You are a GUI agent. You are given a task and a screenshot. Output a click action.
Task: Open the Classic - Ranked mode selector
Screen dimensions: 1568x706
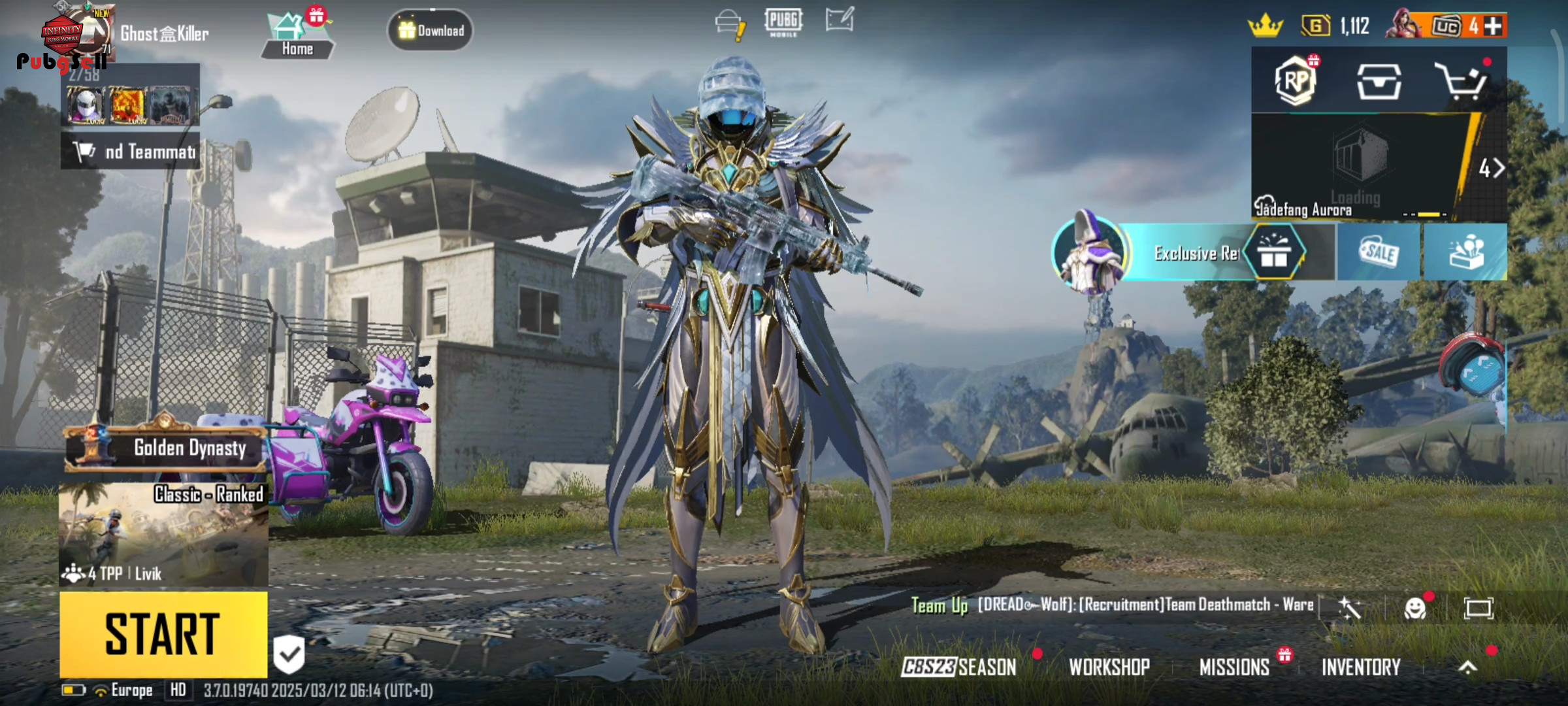point(163,533)
